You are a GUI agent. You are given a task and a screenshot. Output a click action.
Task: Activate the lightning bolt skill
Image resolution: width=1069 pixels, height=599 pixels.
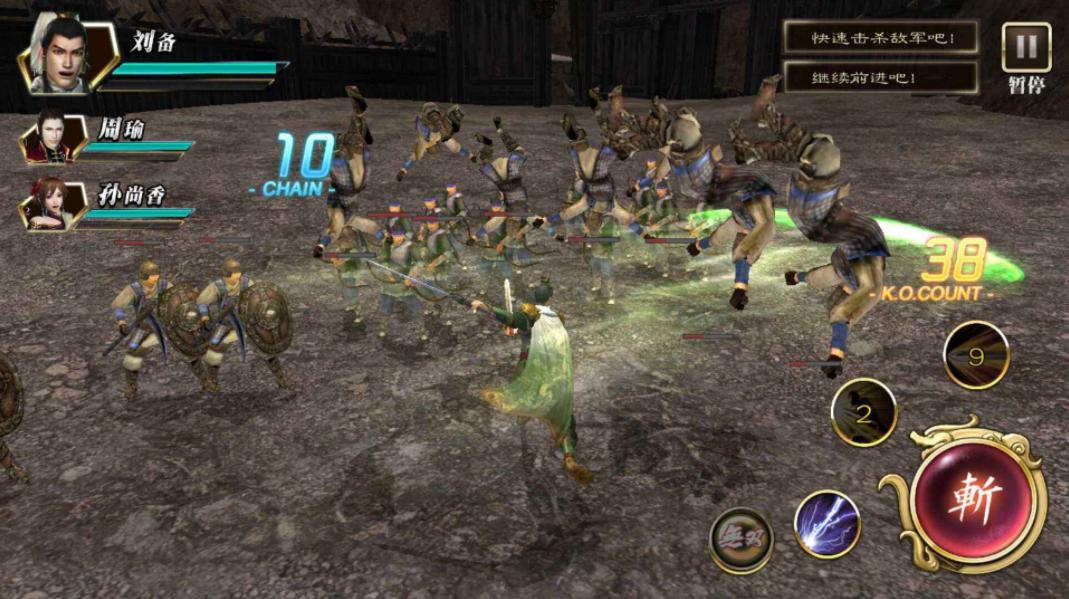[827, 524]
